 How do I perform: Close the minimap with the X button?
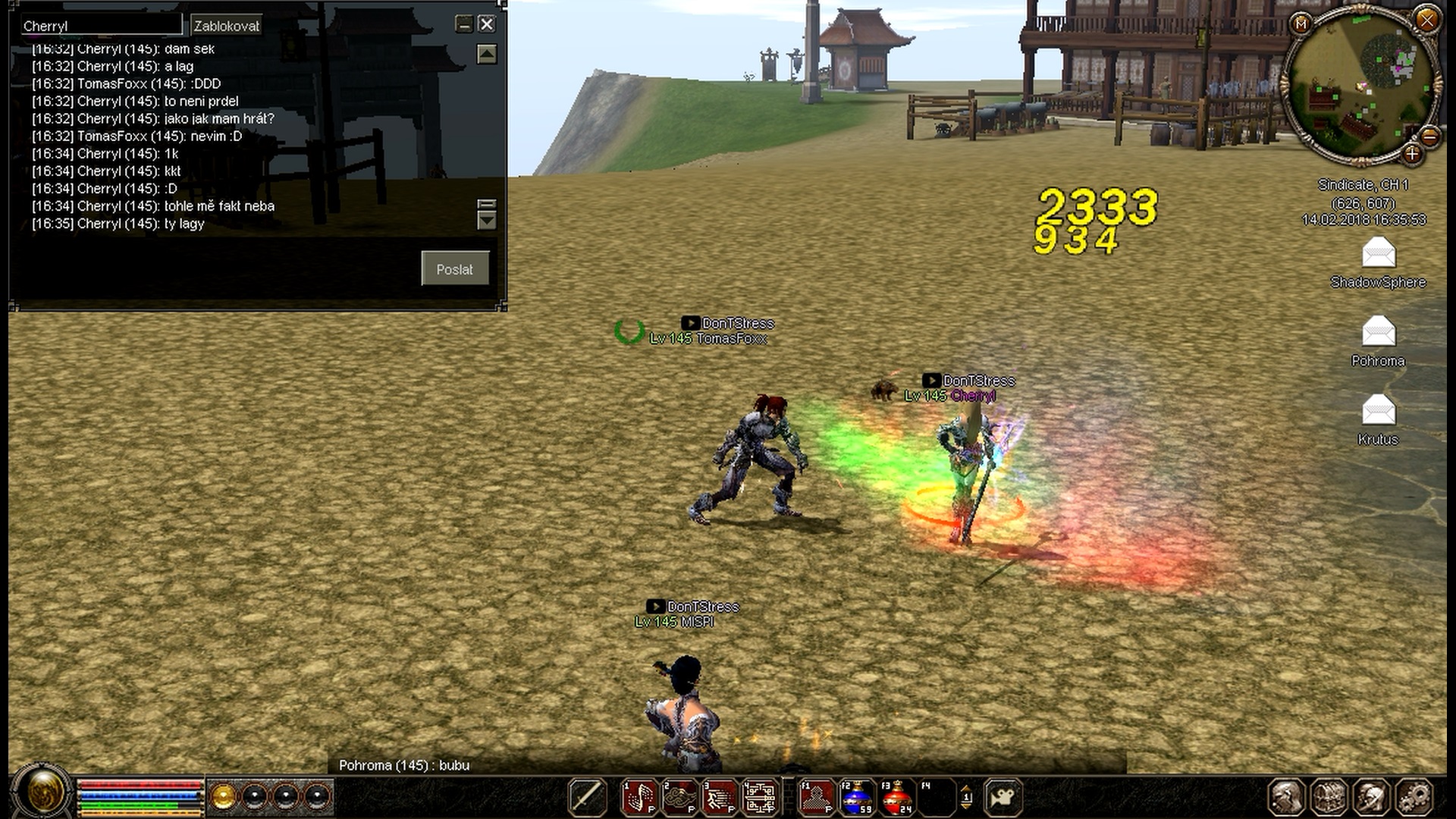coord(1426,20)
